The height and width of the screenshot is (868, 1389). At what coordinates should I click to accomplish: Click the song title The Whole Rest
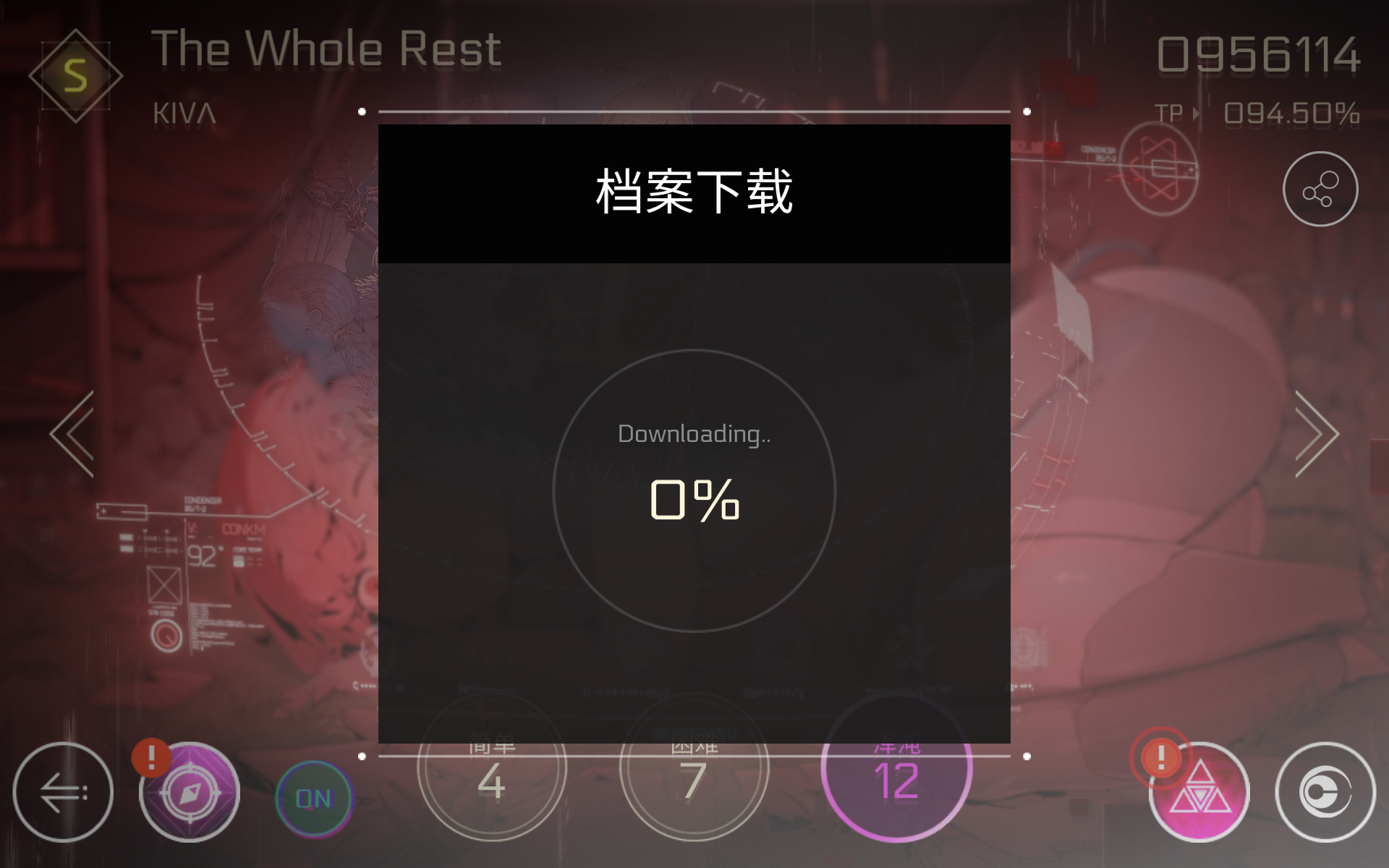click(x=326, y=49)
